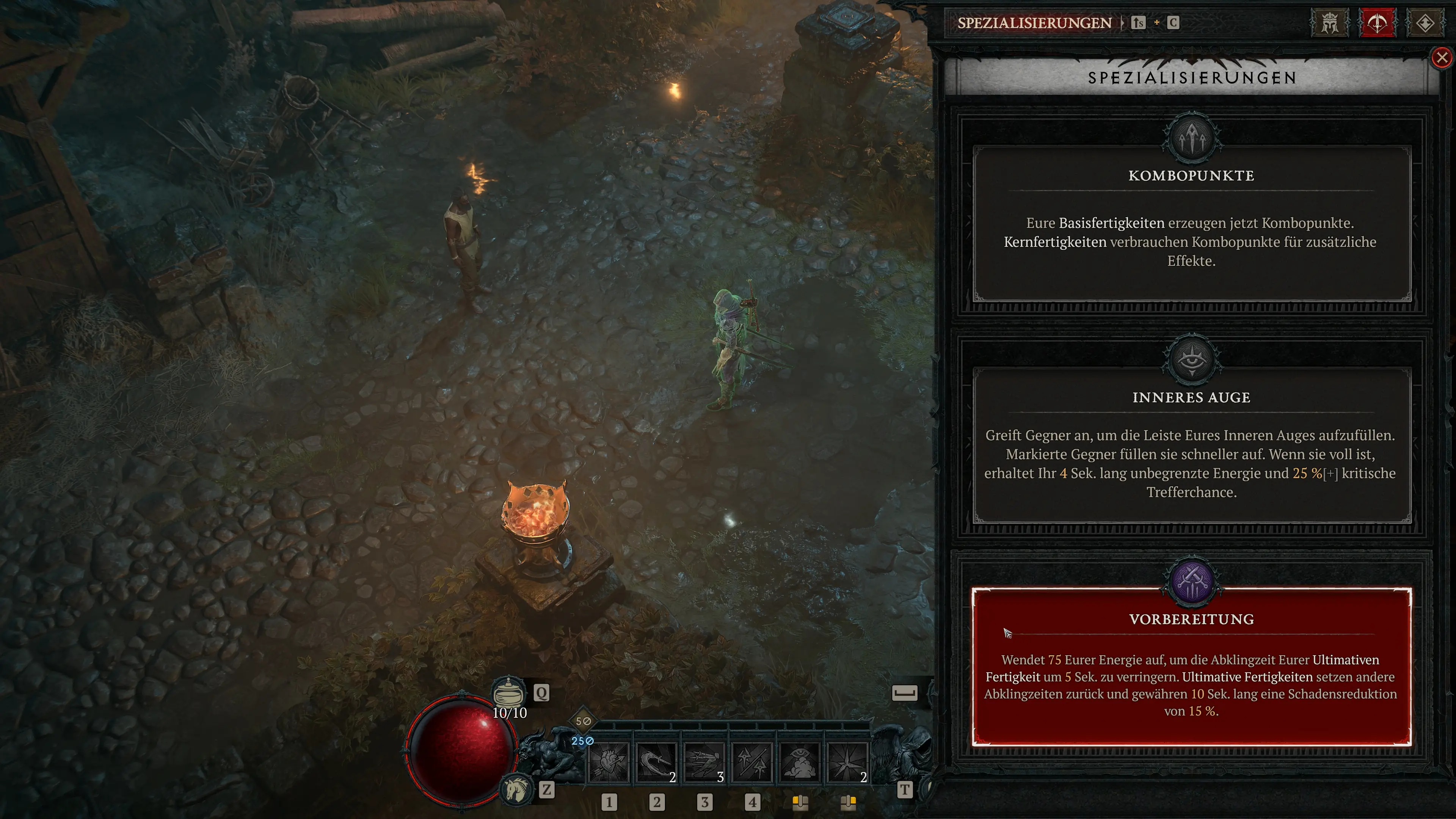Activate the eye-over-smoke skill
This screenshot has width=1456, height=819.
[800, 763]
